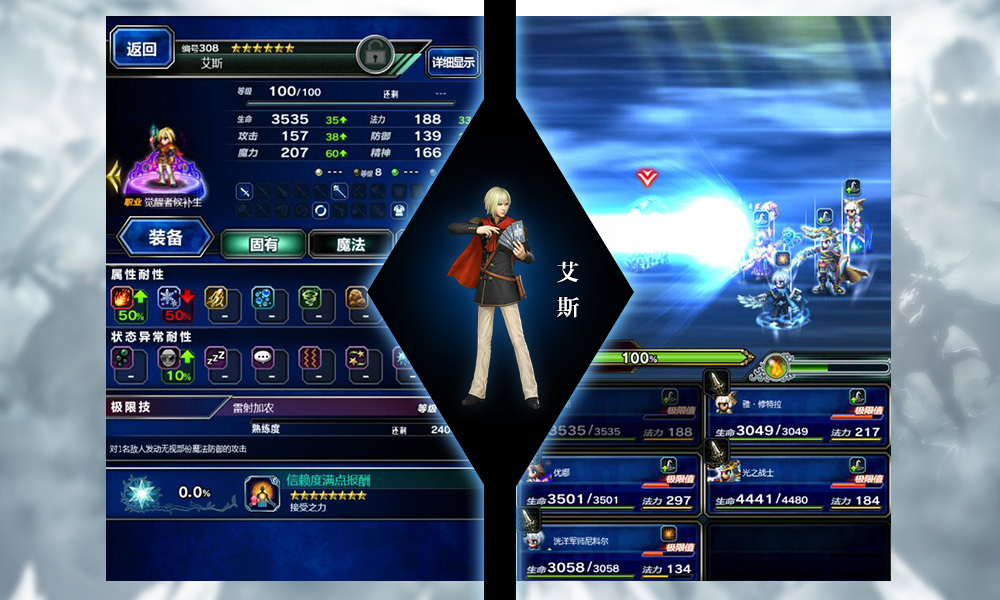Open the 详细显示 detail view
The height and width of the screenshot is (600, 1000).
tap(453, 62)
